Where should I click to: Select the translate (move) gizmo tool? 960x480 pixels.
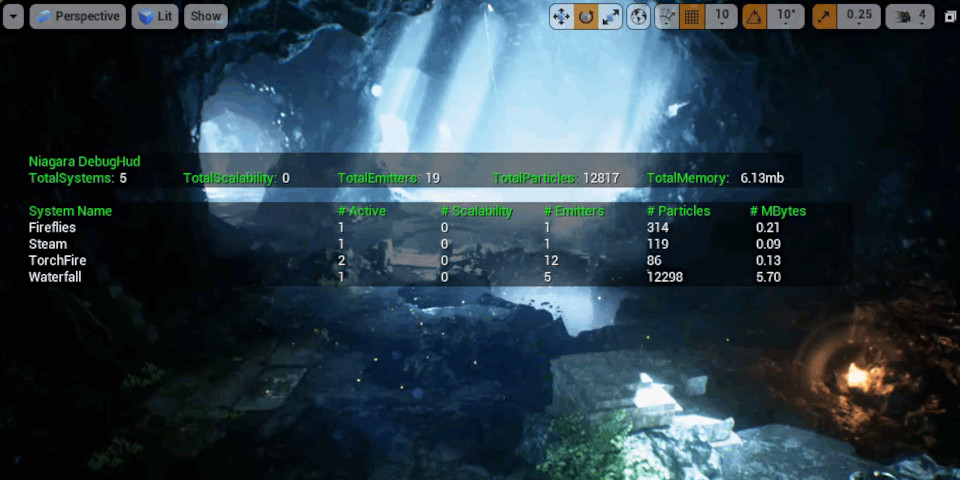562,16
